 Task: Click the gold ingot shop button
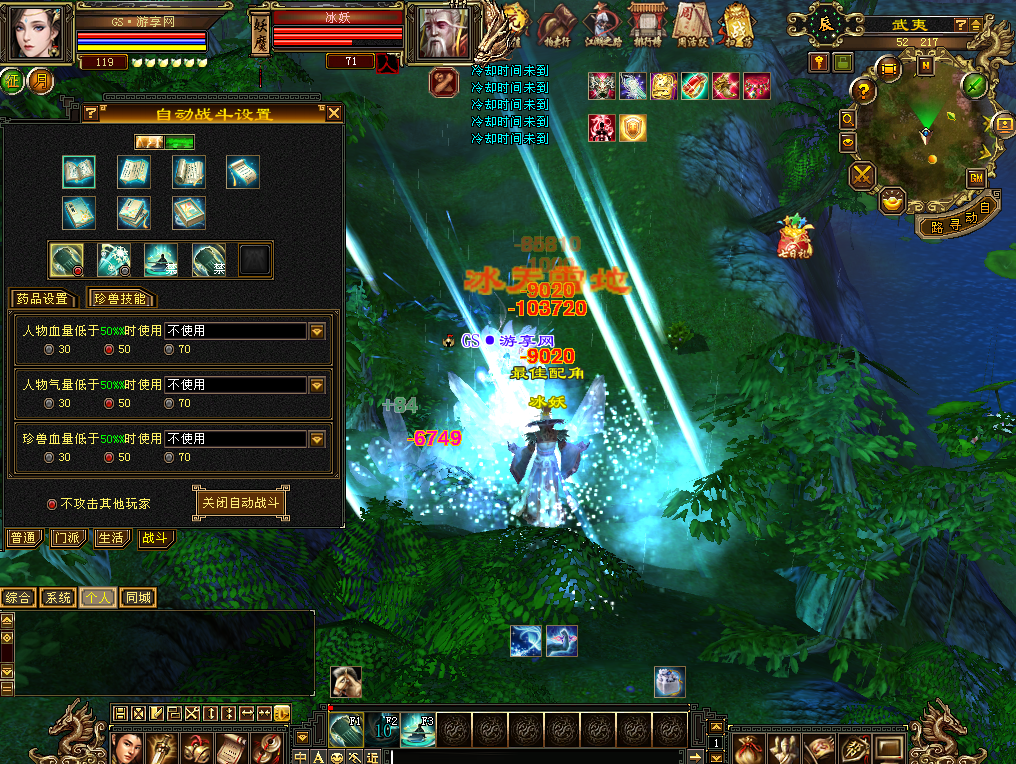click(x=892, y=202)
